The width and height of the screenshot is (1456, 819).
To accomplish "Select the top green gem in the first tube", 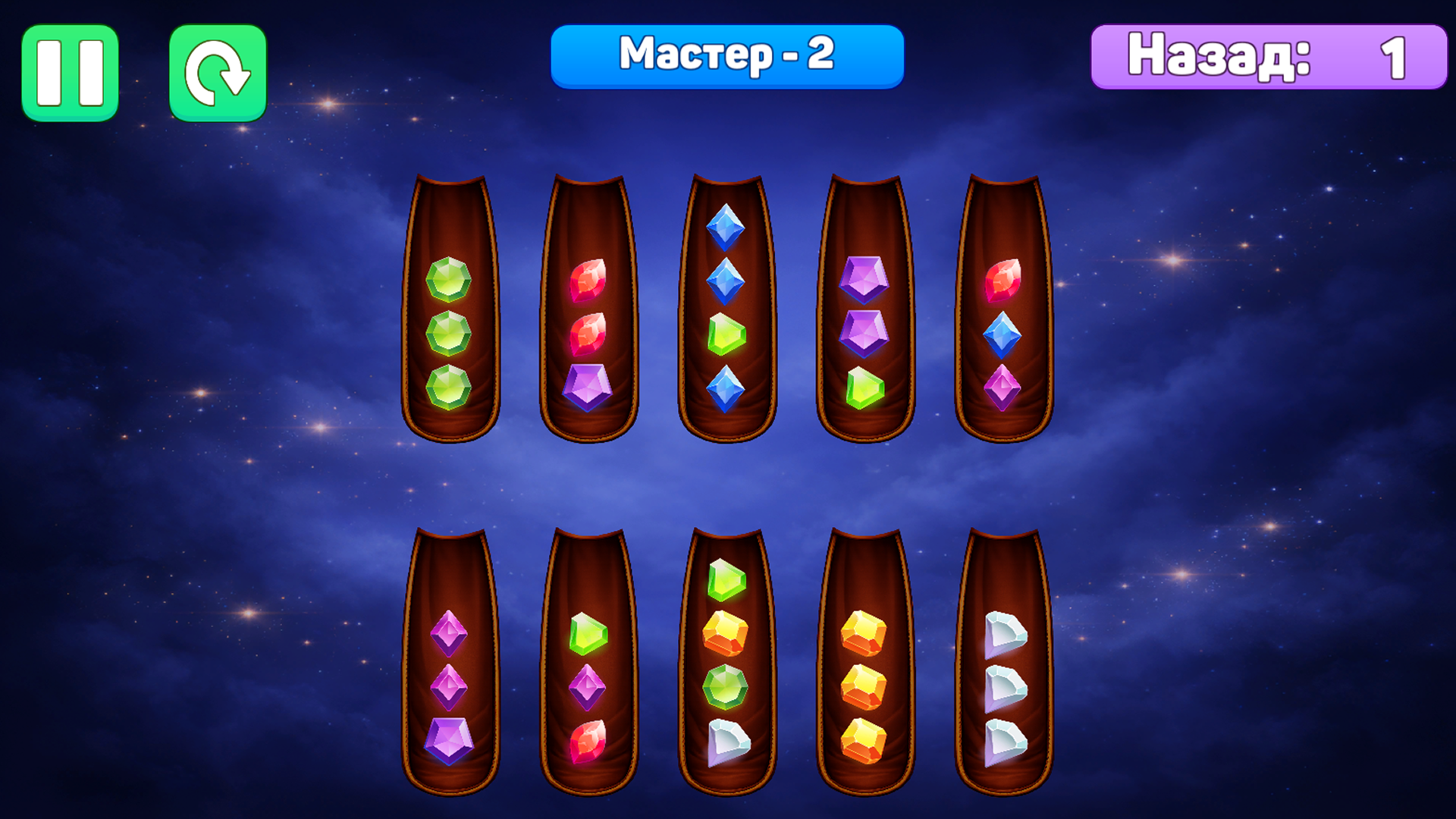I will tap(451, 281).
